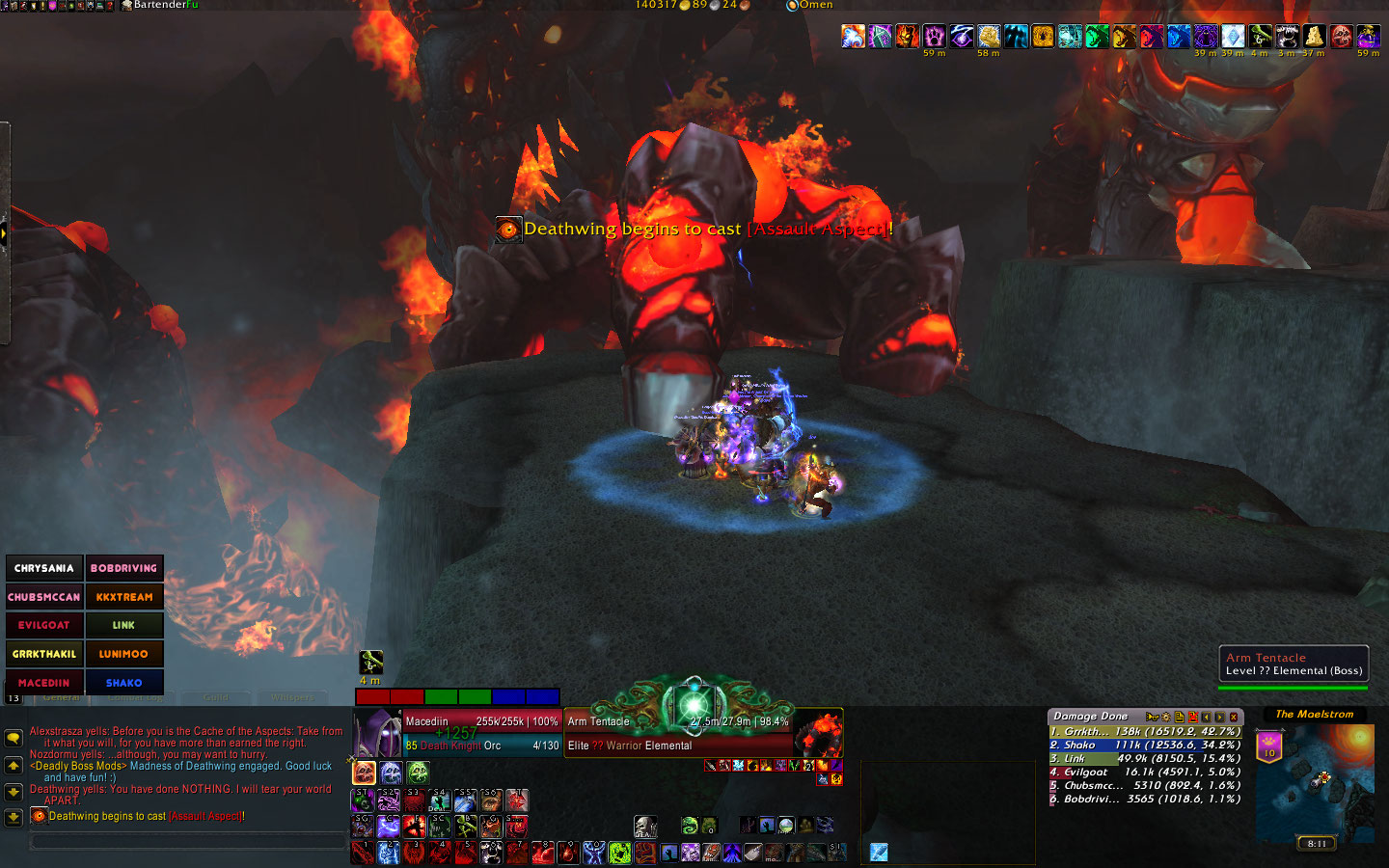Select Chrysania in the raid frames
Viewport: 1389px width, 868px height.
[x=44, y=568]
